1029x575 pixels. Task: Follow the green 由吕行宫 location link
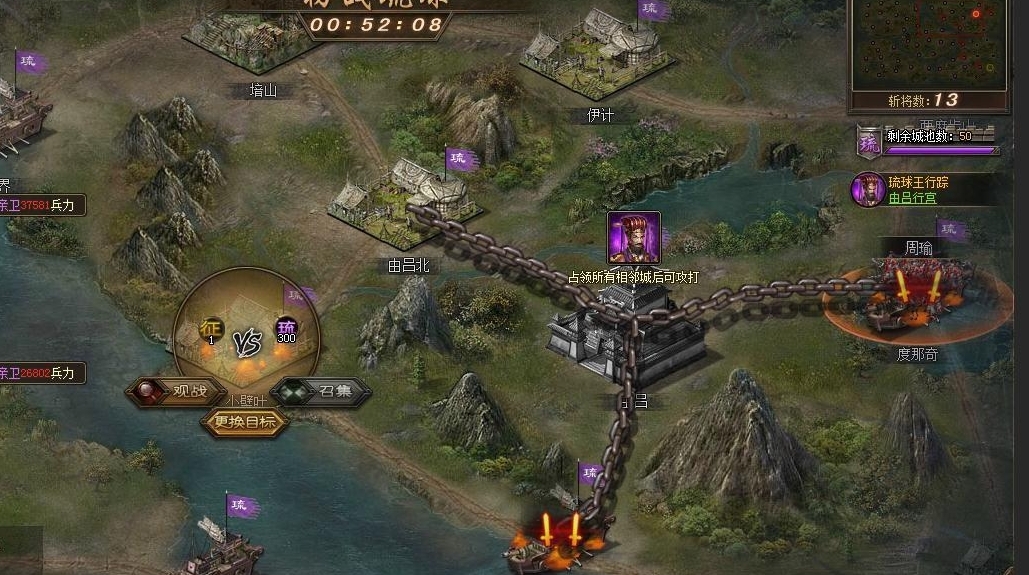click(x=912, y=198)
